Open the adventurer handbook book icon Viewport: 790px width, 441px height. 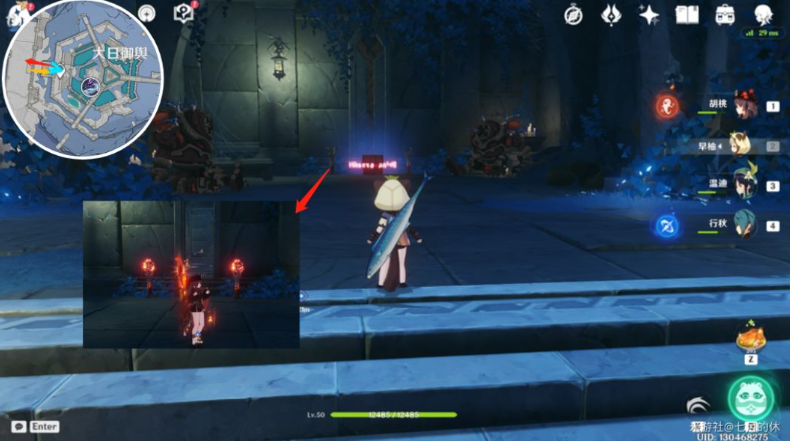[686, 15]
